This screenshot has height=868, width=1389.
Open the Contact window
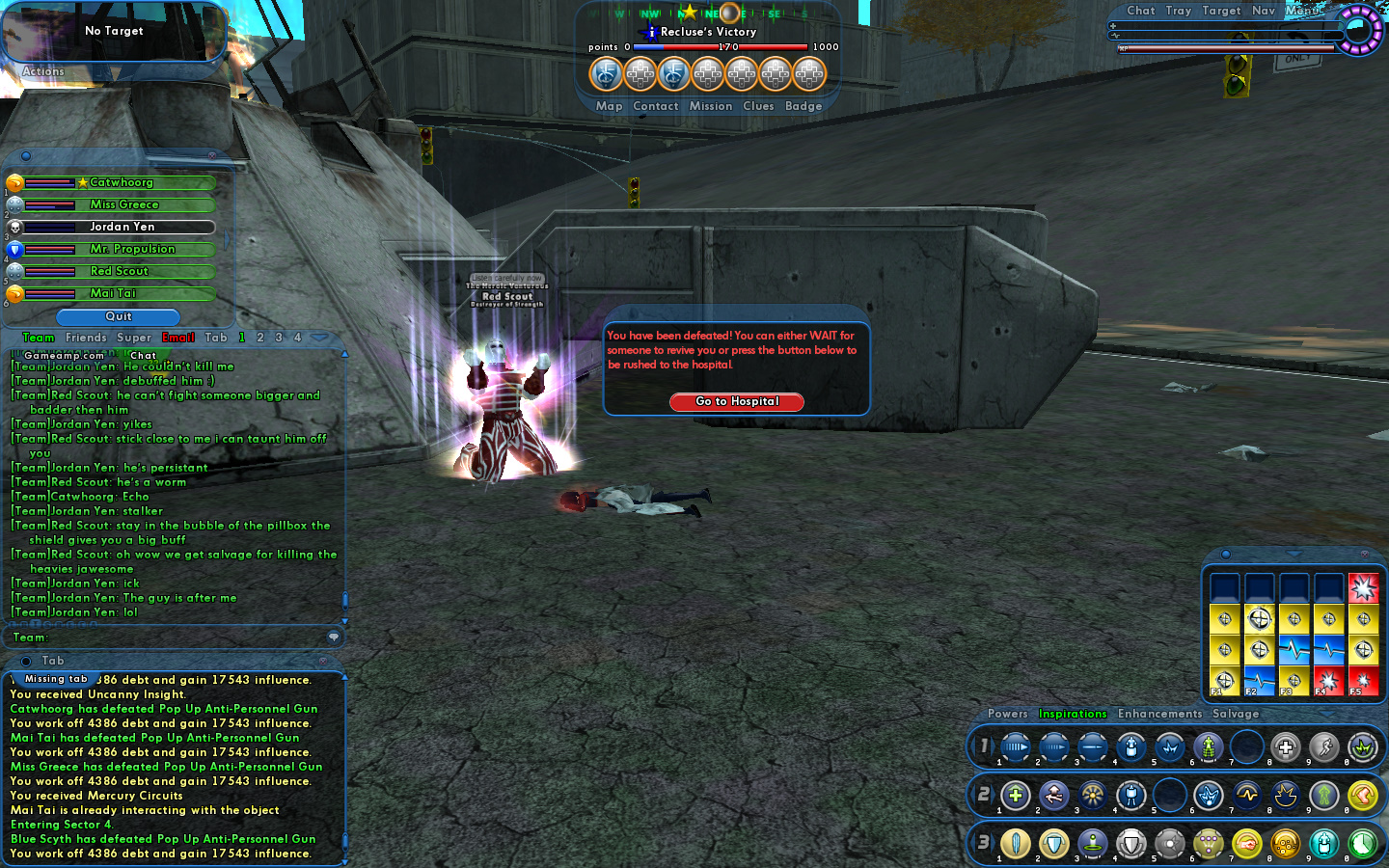(656, 106)
